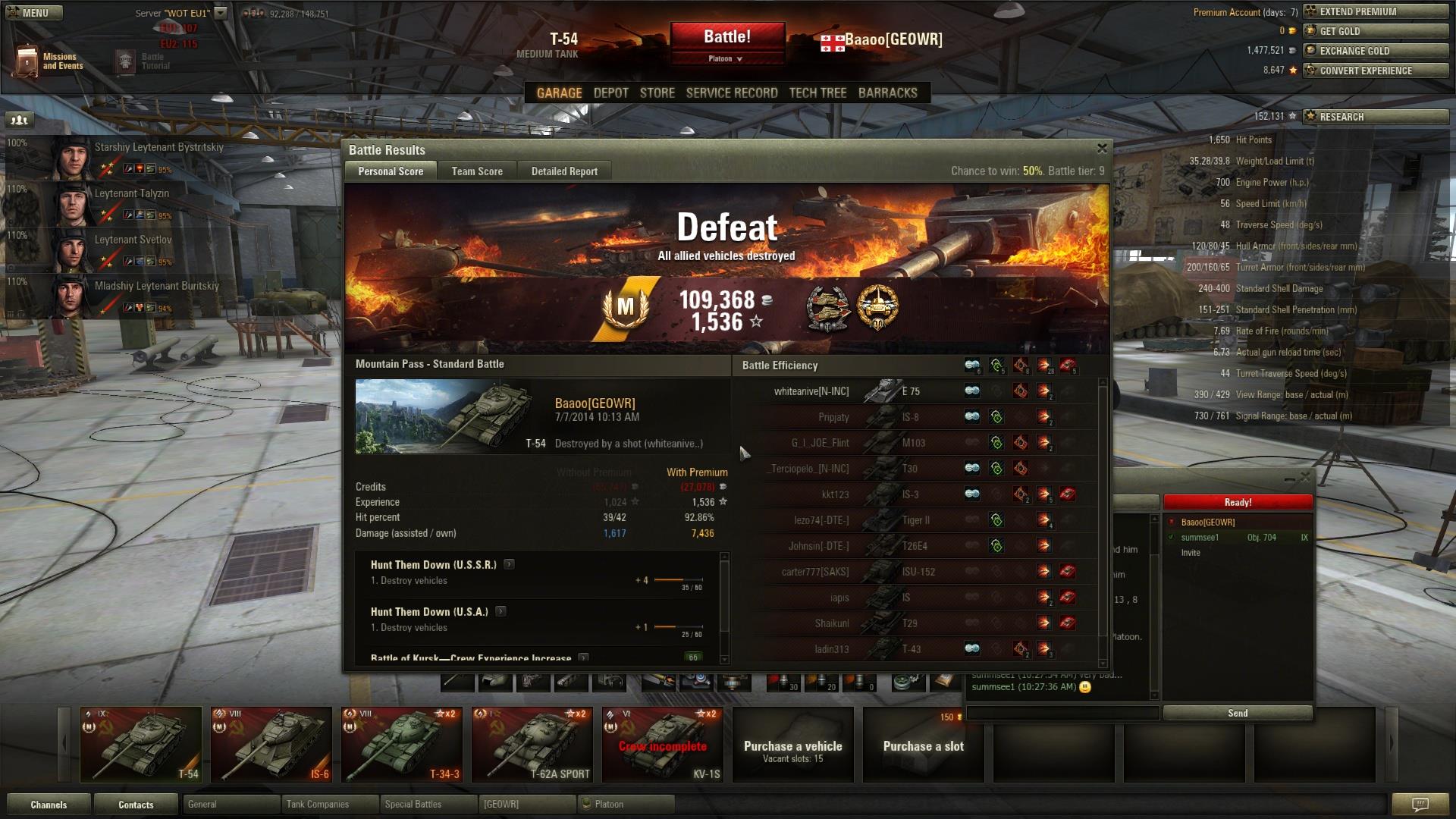This screenshot has width=1456, height=819.
Task: Switch to the Team Score tab
Action: click(477, 171)
